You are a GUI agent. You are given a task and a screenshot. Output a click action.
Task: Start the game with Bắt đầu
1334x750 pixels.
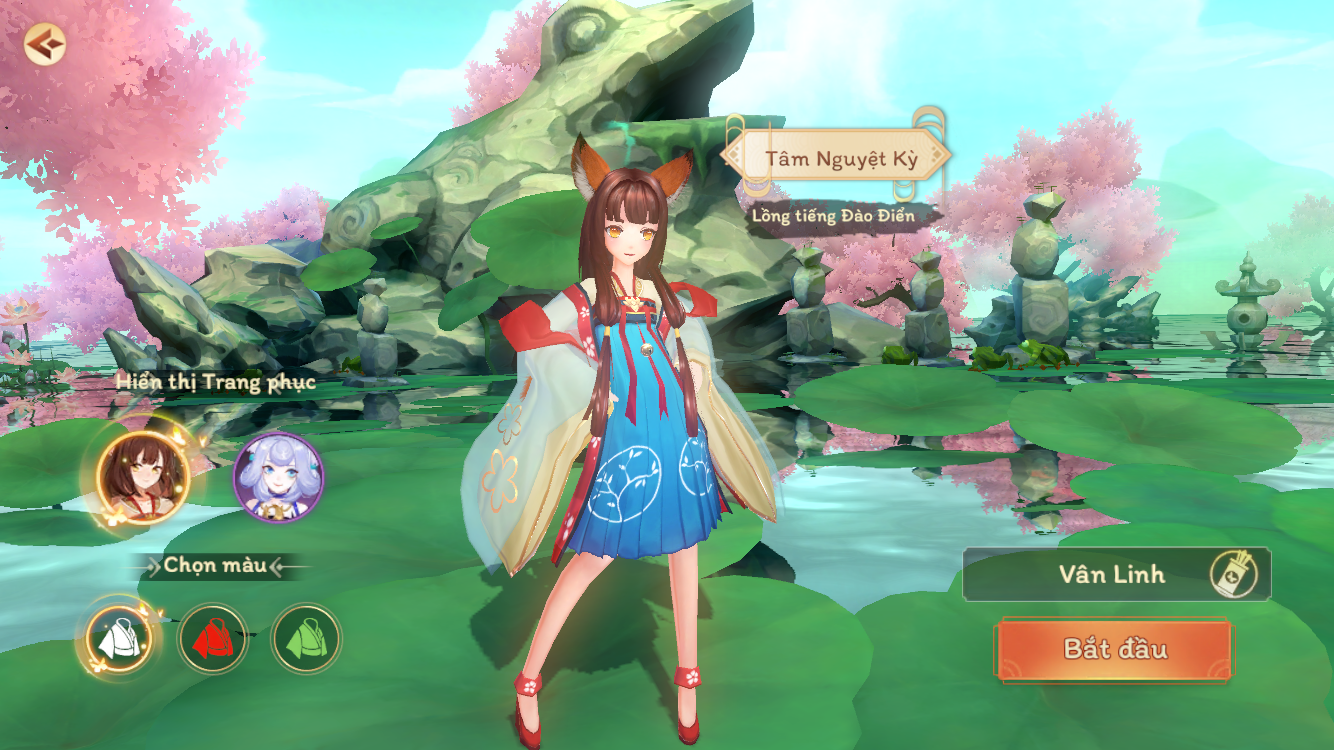click(1114, 648)
